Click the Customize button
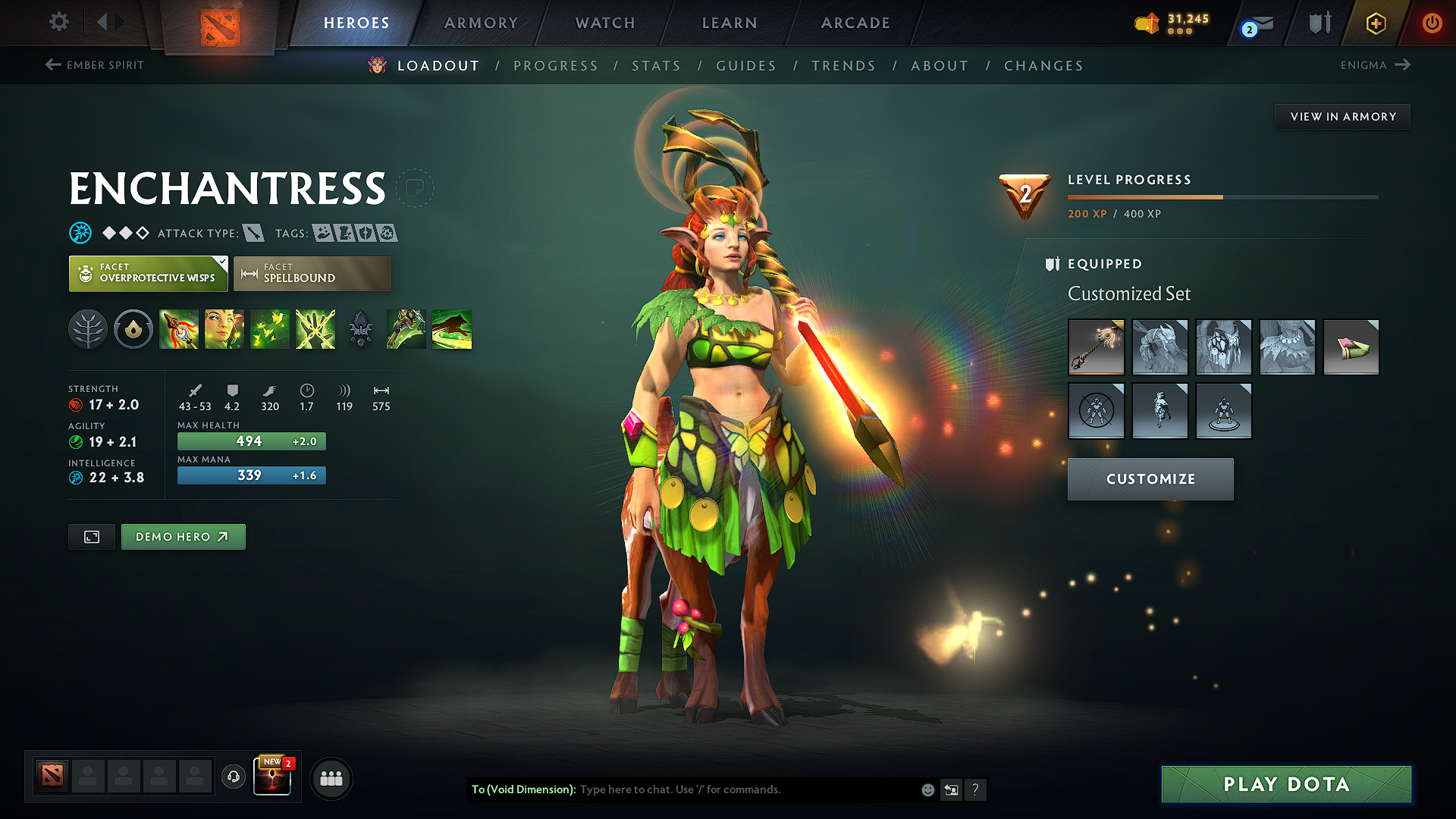The width and height of the screenshot is (1456, 819). pos(1150,479)
